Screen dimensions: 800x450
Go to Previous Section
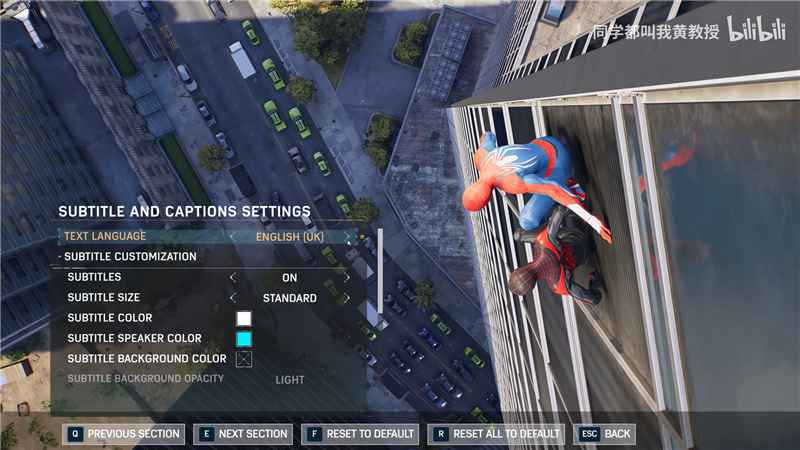coord(124,434)
